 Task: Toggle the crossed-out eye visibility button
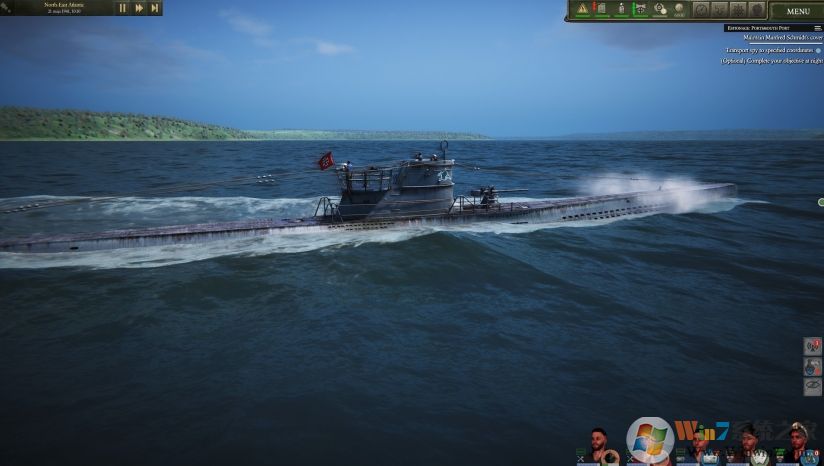tap(812, 386)
